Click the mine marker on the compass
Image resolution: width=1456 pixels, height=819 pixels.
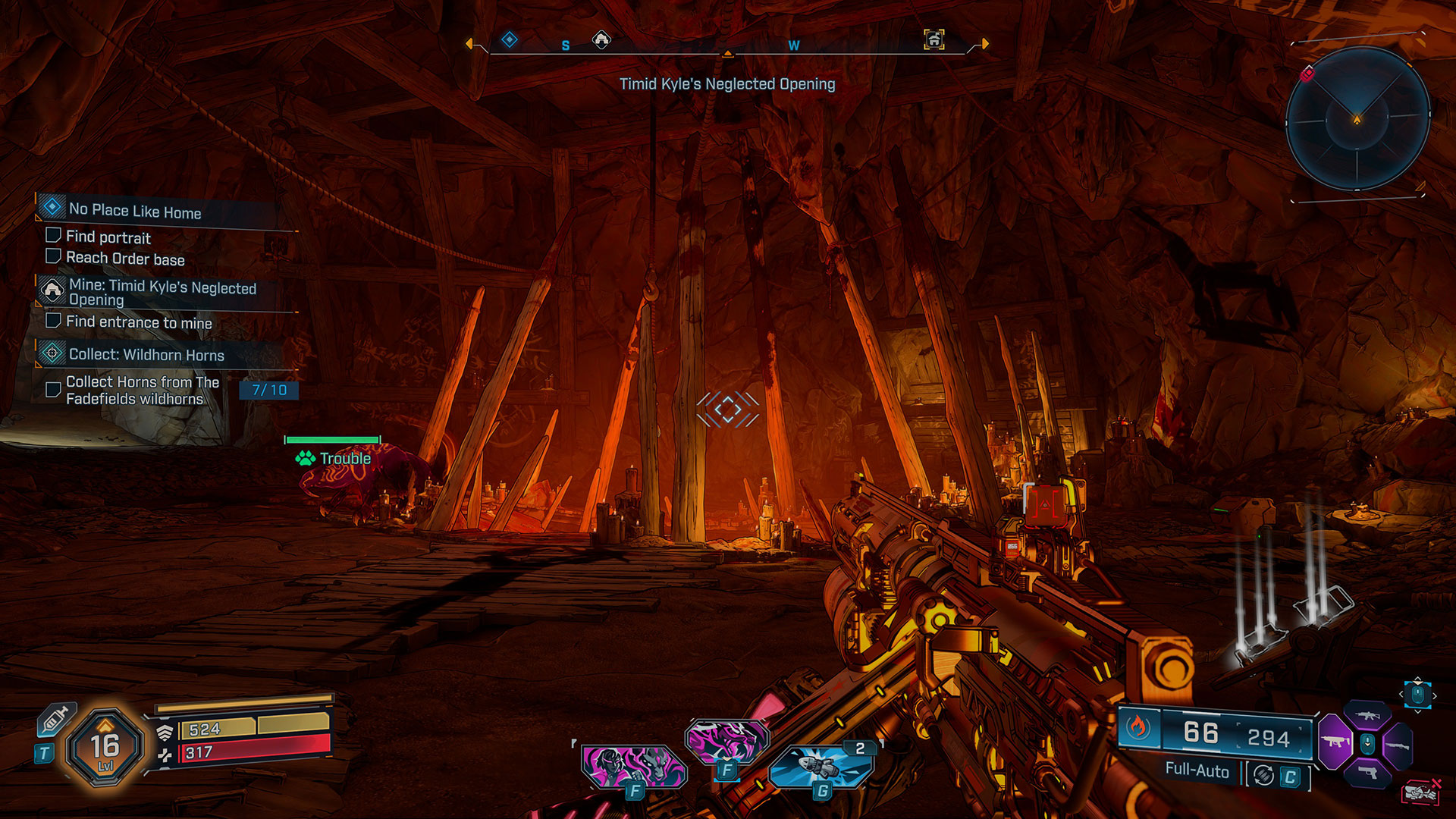pyautogui.click(x=601, y=39)
